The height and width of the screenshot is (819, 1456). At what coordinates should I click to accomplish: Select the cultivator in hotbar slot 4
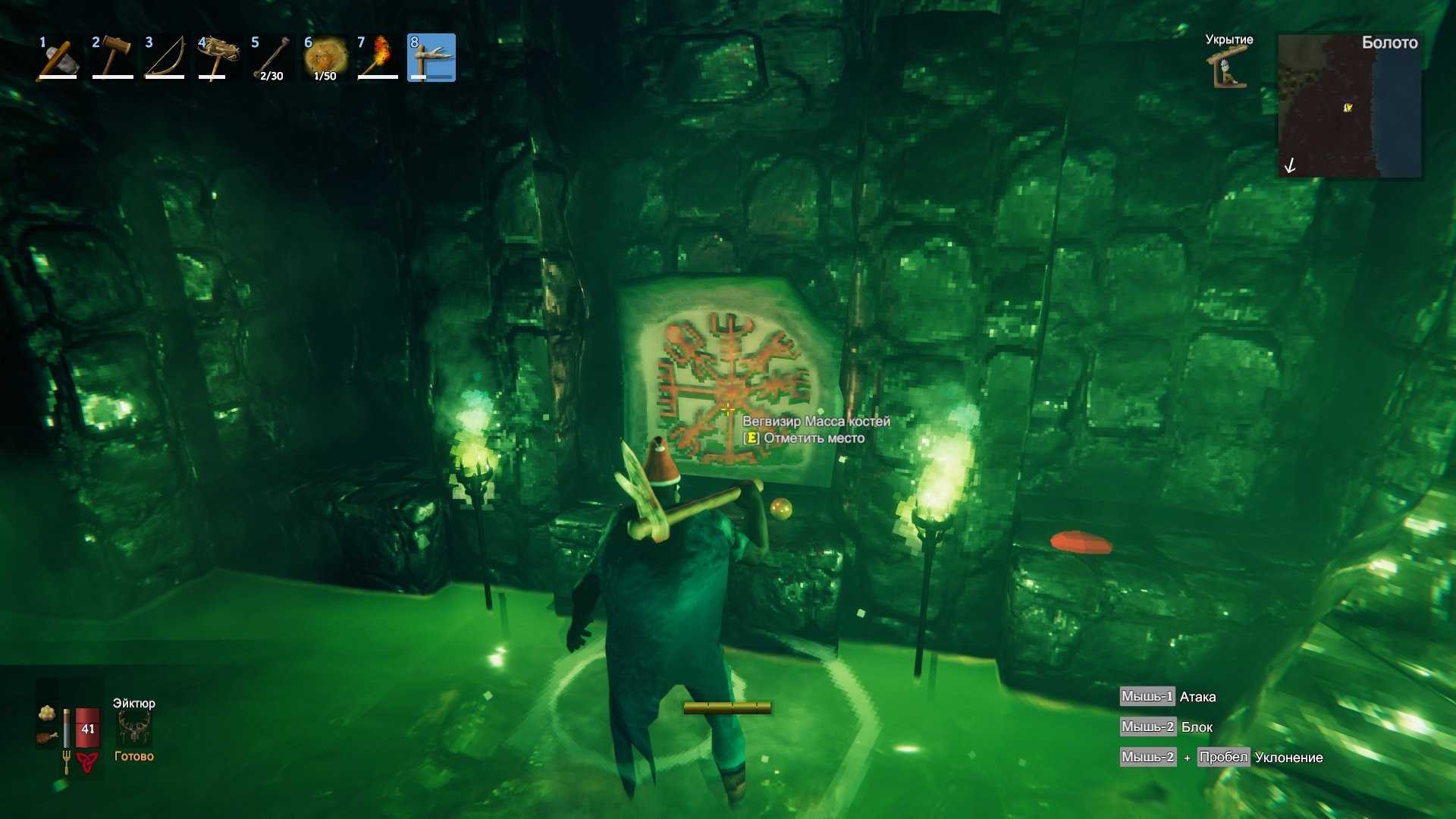218,58
